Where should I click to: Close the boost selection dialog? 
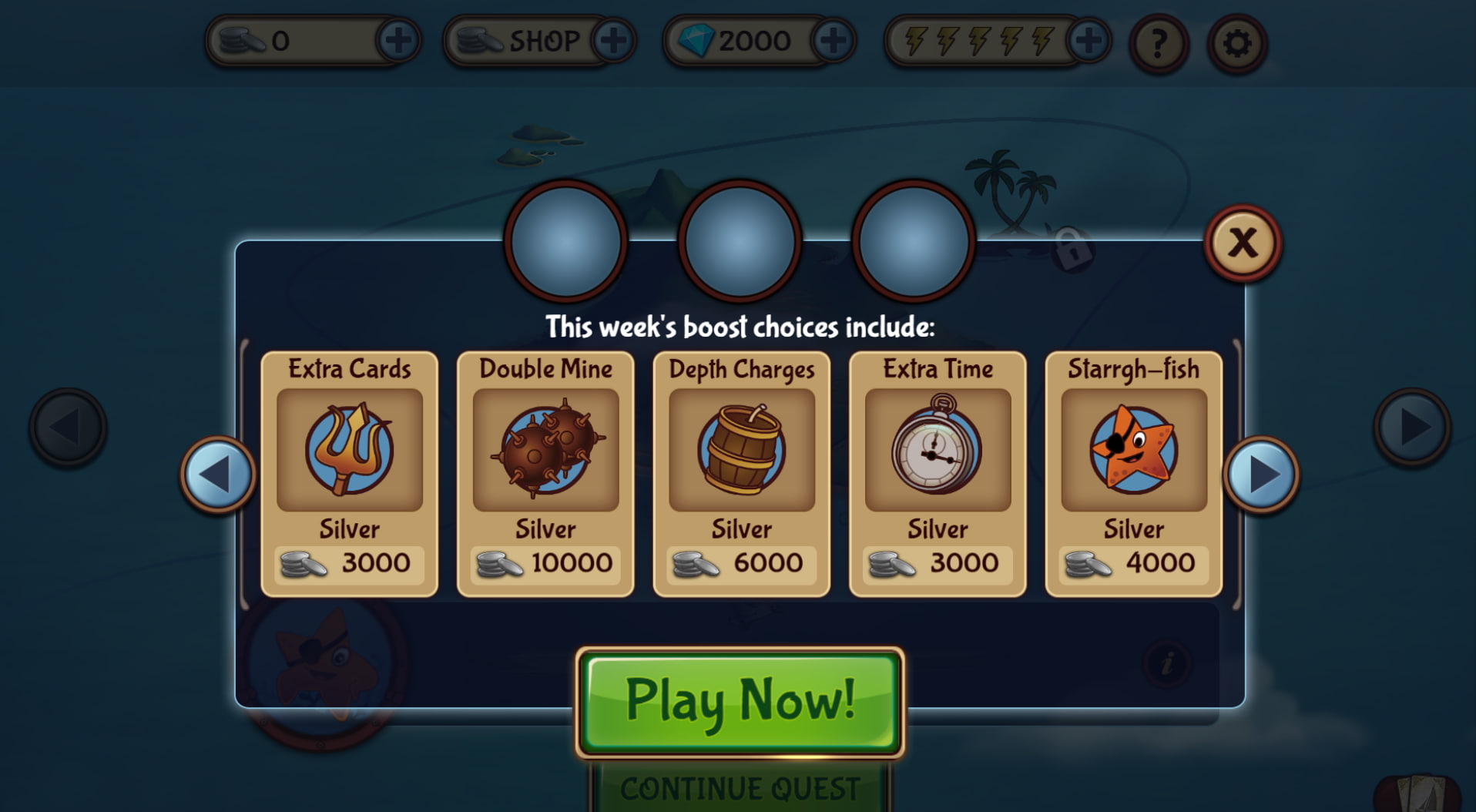pyautogui.click(x=1245, y=243)
